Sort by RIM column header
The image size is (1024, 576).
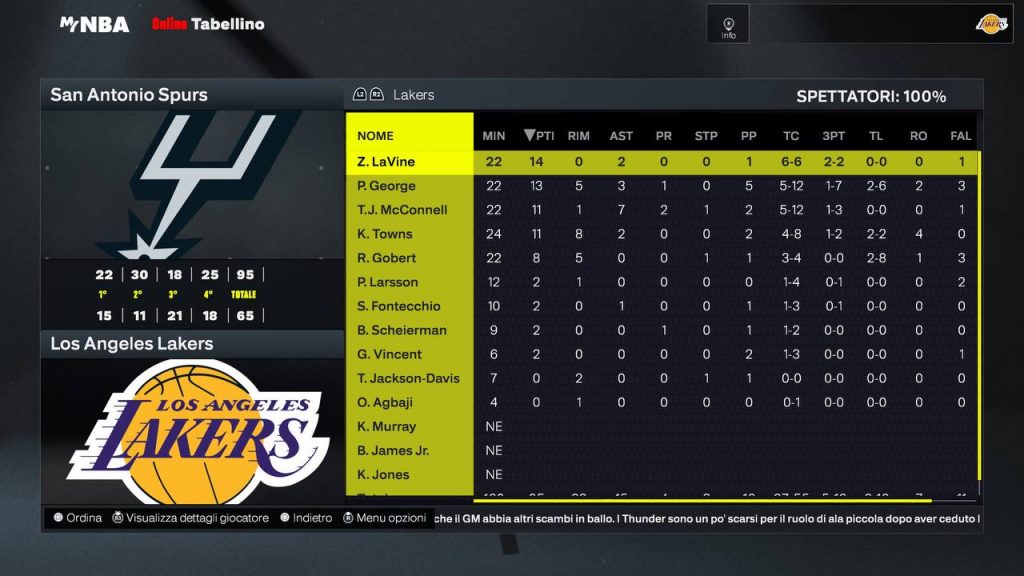click(x=578, y=136)
